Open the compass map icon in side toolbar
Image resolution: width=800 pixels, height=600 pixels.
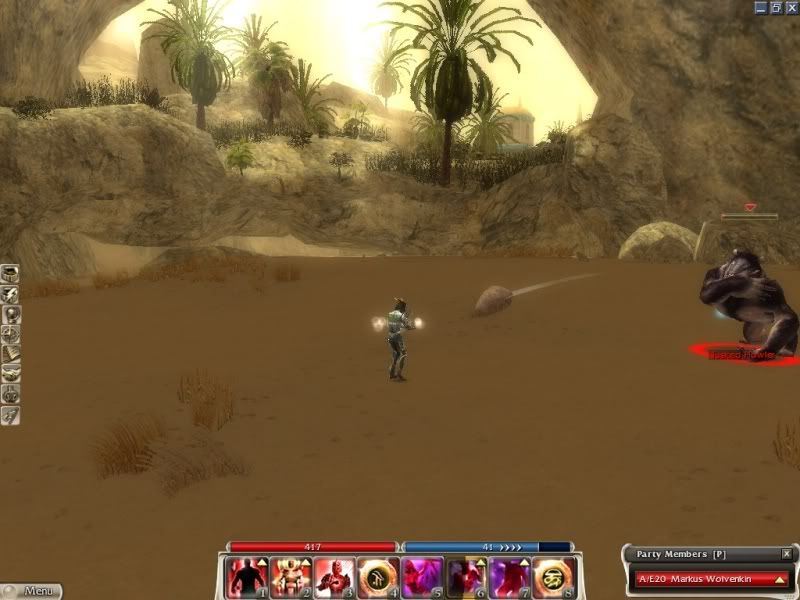pos(10,333)
